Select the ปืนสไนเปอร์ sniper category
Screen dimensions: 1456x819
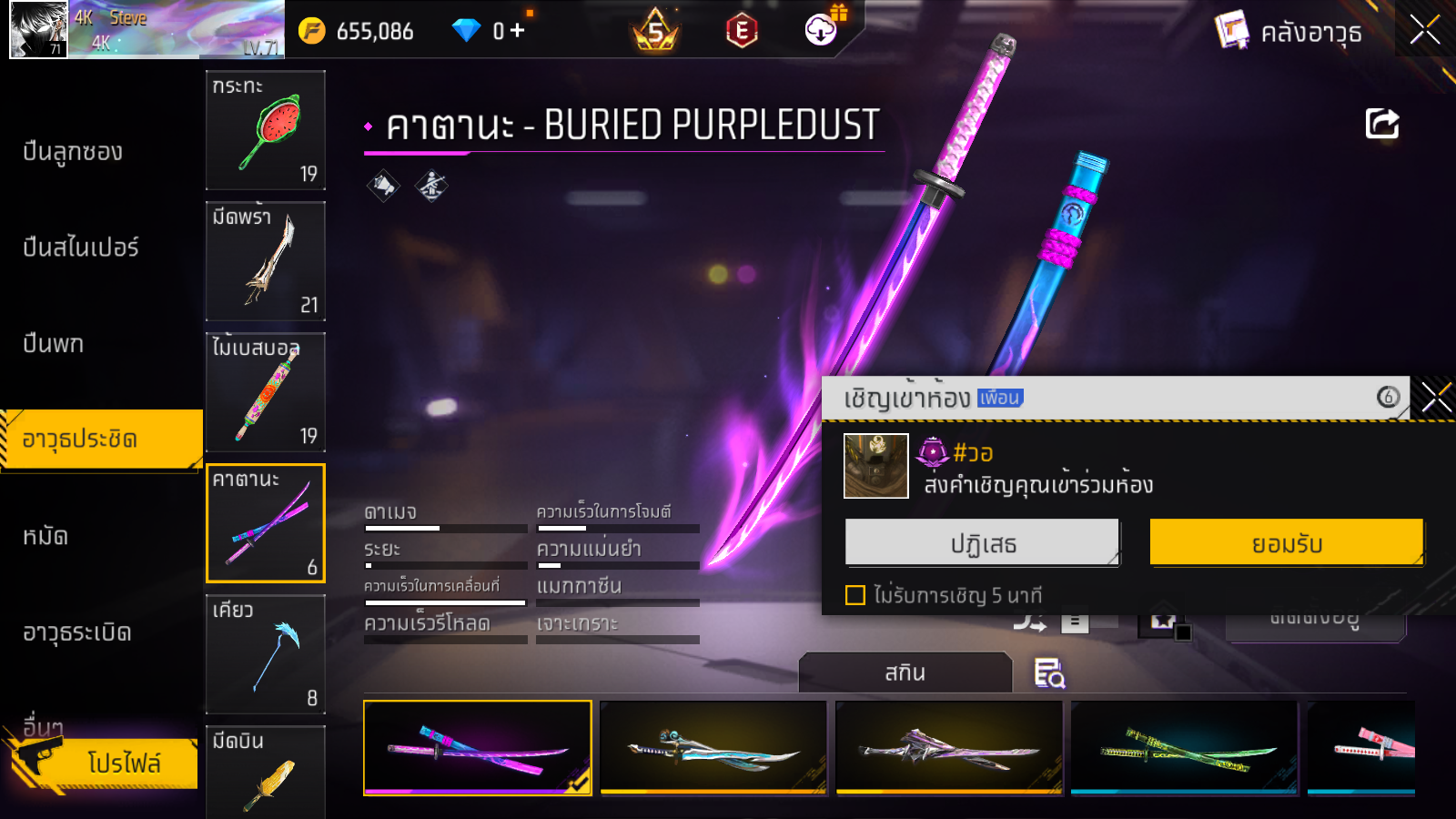[x=81, y=248]
